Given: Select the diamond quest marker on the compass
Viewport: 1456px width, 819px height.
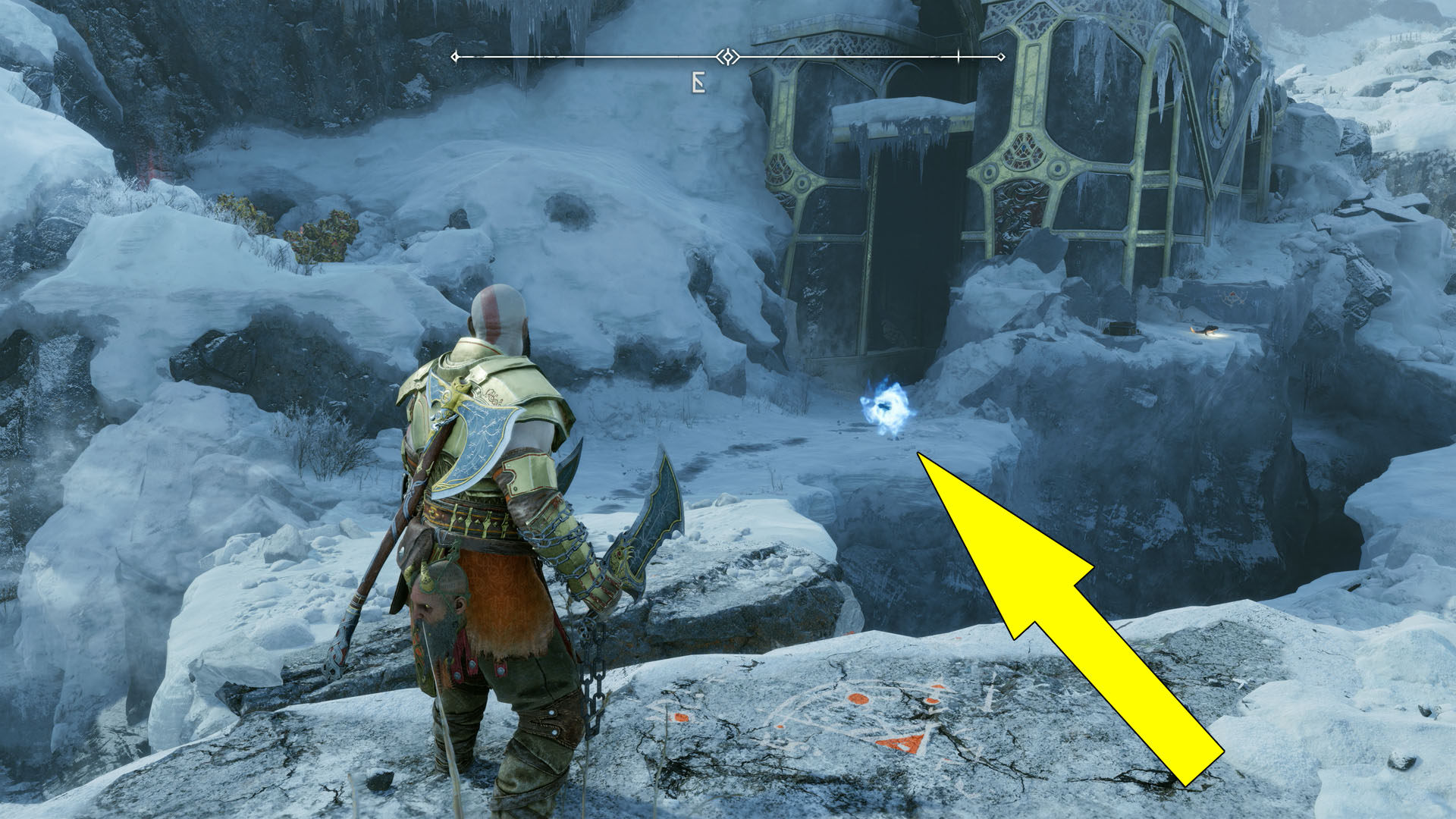Looking at the screenshot, I should (727, 55).
